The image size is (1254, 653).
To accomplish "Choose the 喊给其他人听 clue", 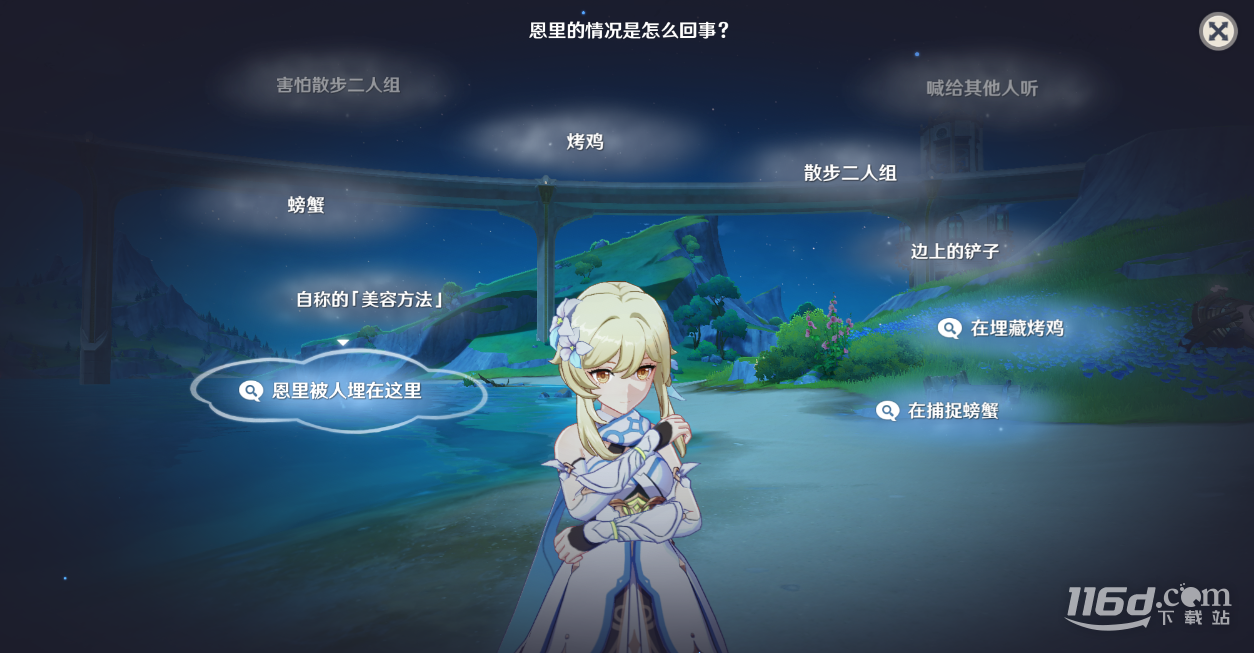I will tap(982, 88).
